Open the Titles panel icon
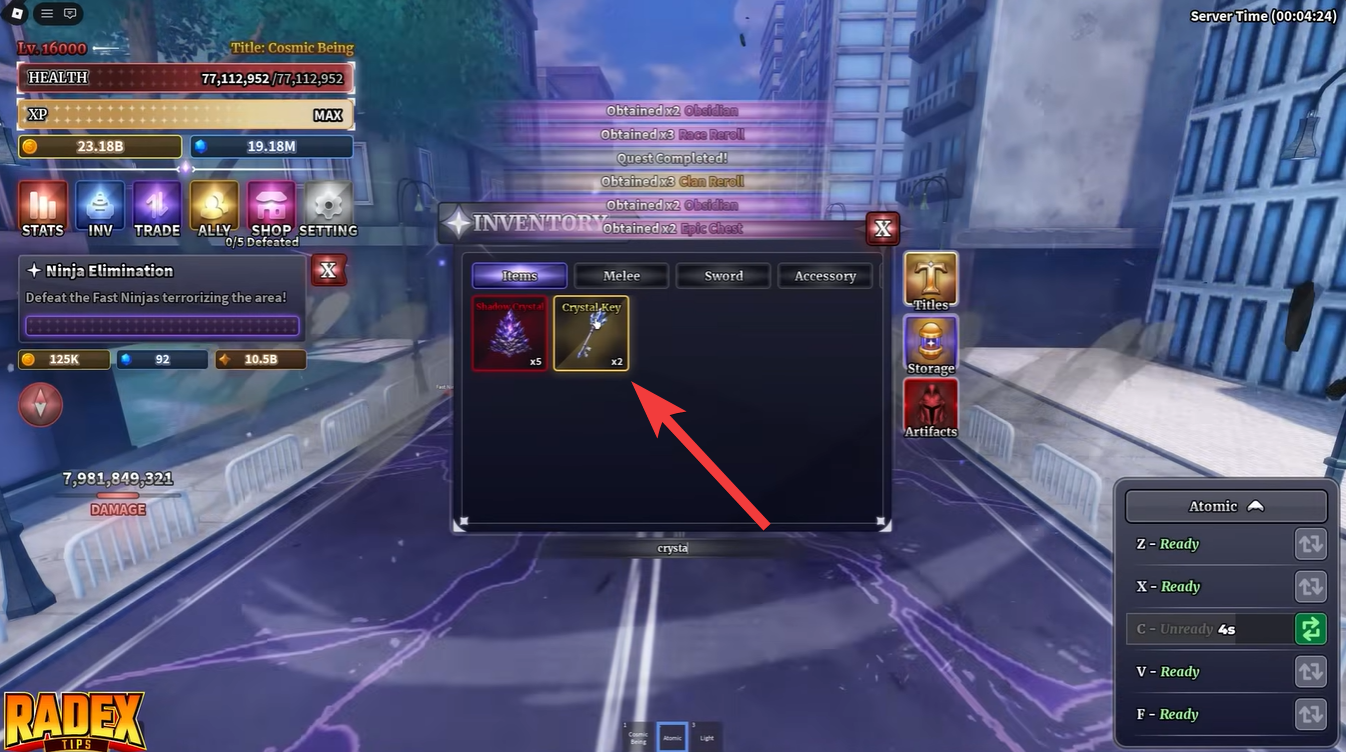 (930, 278)
